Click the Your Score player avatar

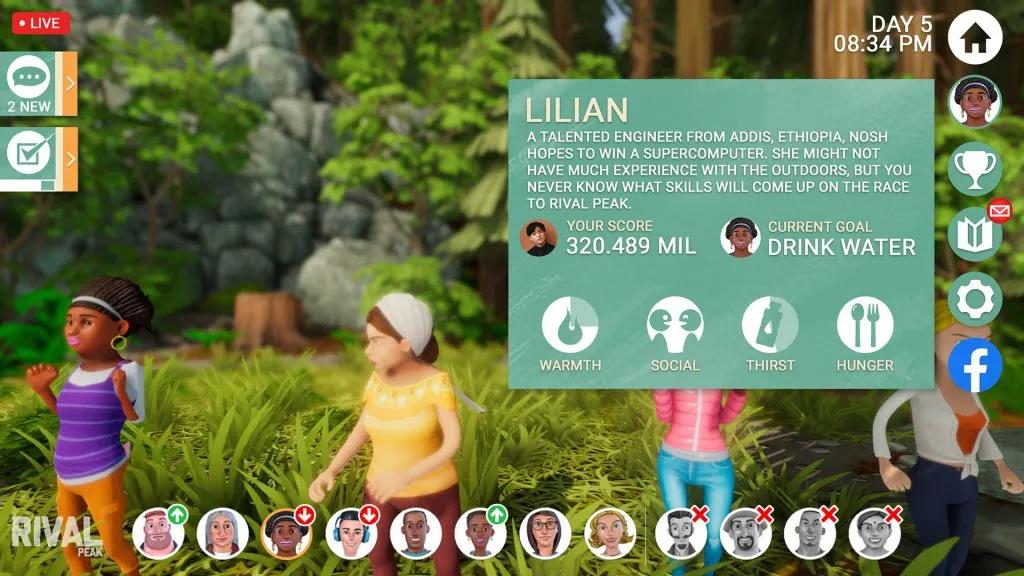coord(539,238)
